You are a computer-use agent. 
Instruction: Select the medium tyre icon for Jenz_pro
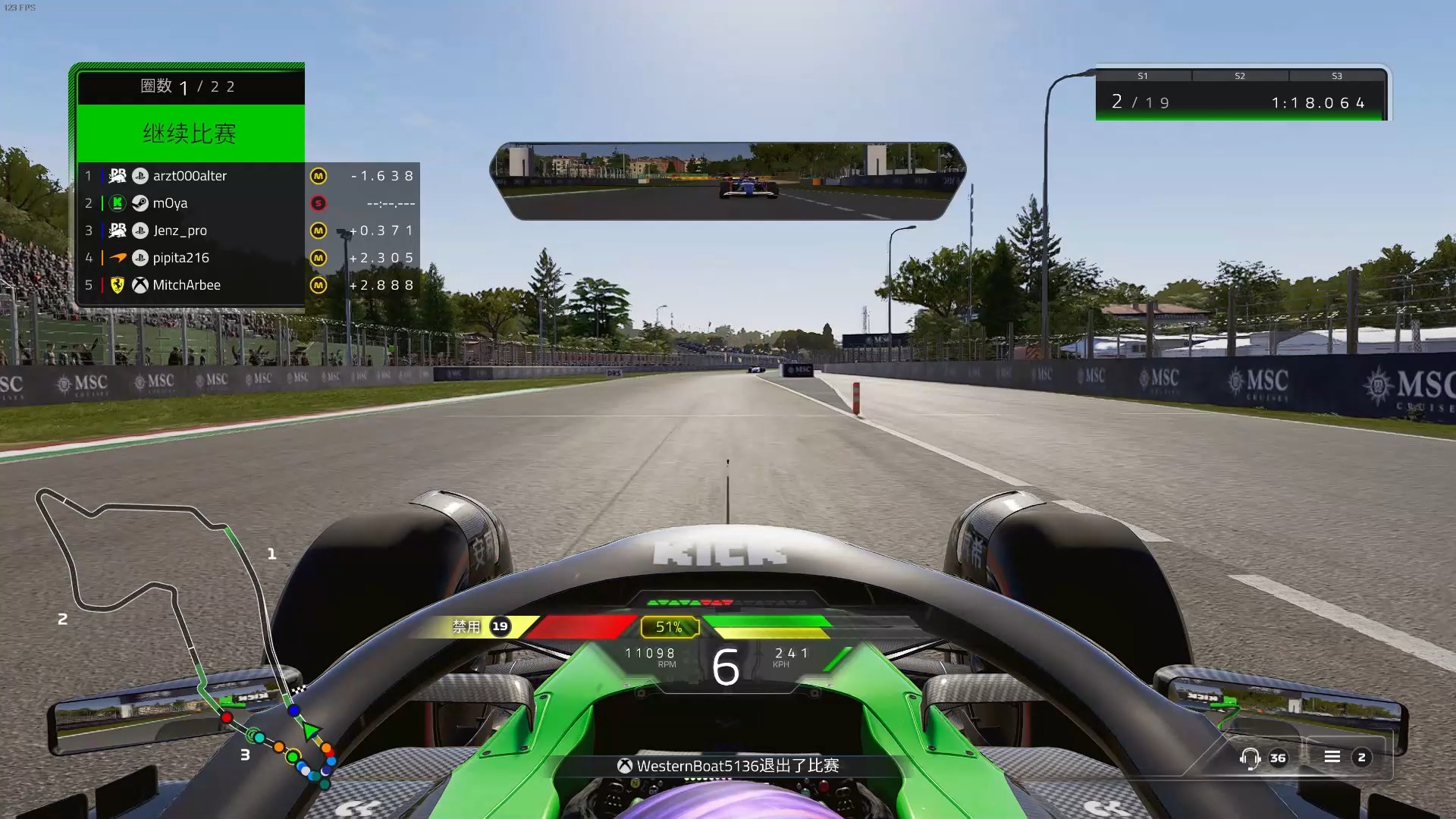pyautogui.click(x=318, y=231)
